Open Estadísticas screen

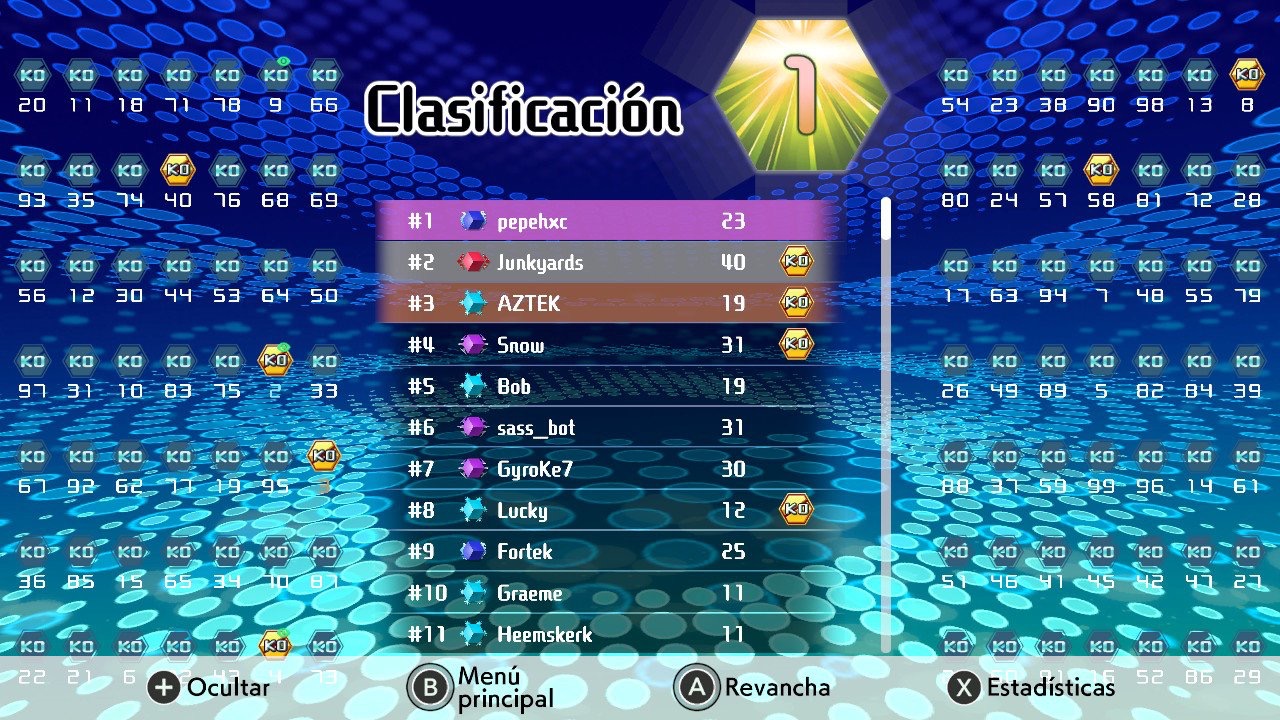(1032, 687)
